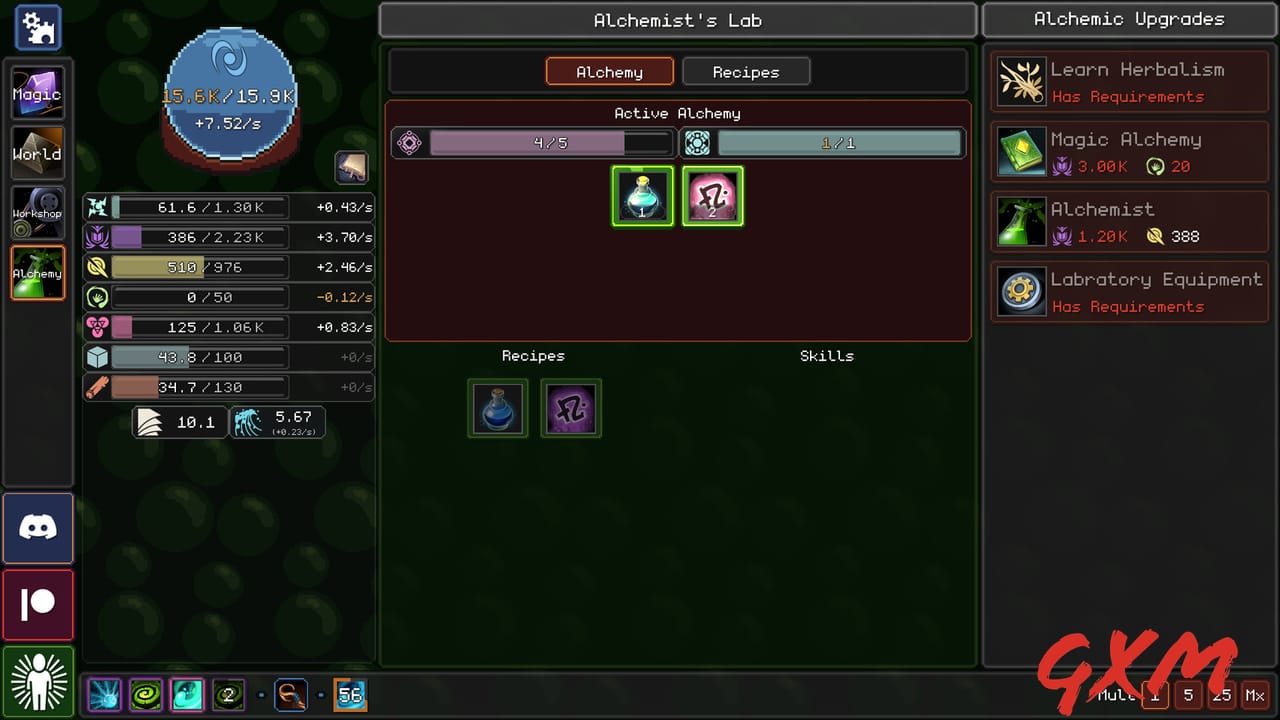Click the Patreon icon in the sidebar
Image resolution: width=1280 pixels, height=720 pixels.
click(x=37, y=604)
